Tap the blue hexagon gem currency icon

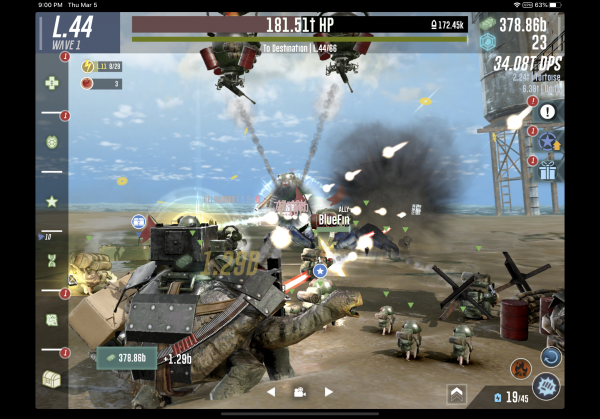click(487, 42)
